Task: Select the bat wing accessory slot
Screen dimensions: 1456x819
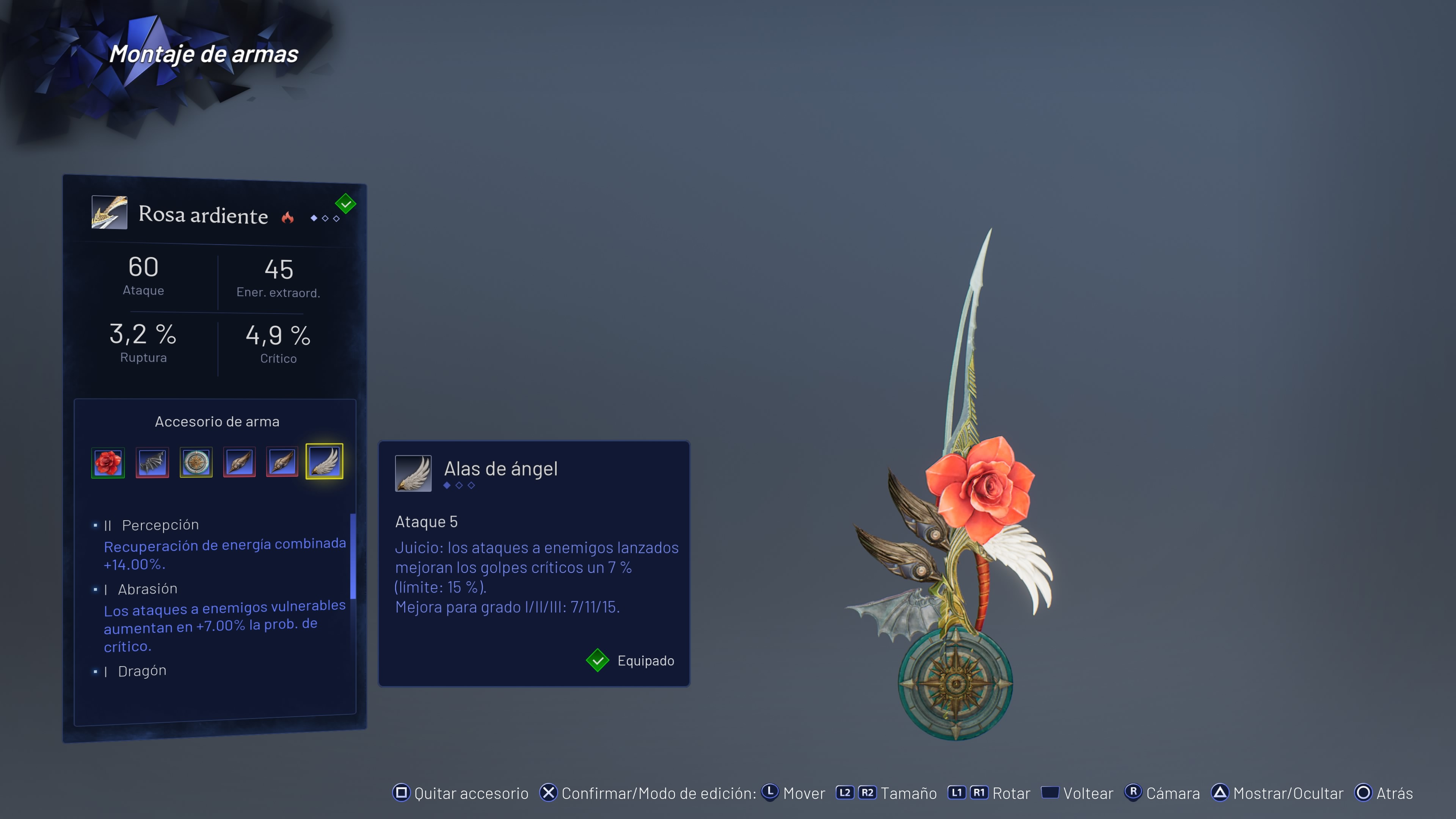Action: [x=152, y=462]
